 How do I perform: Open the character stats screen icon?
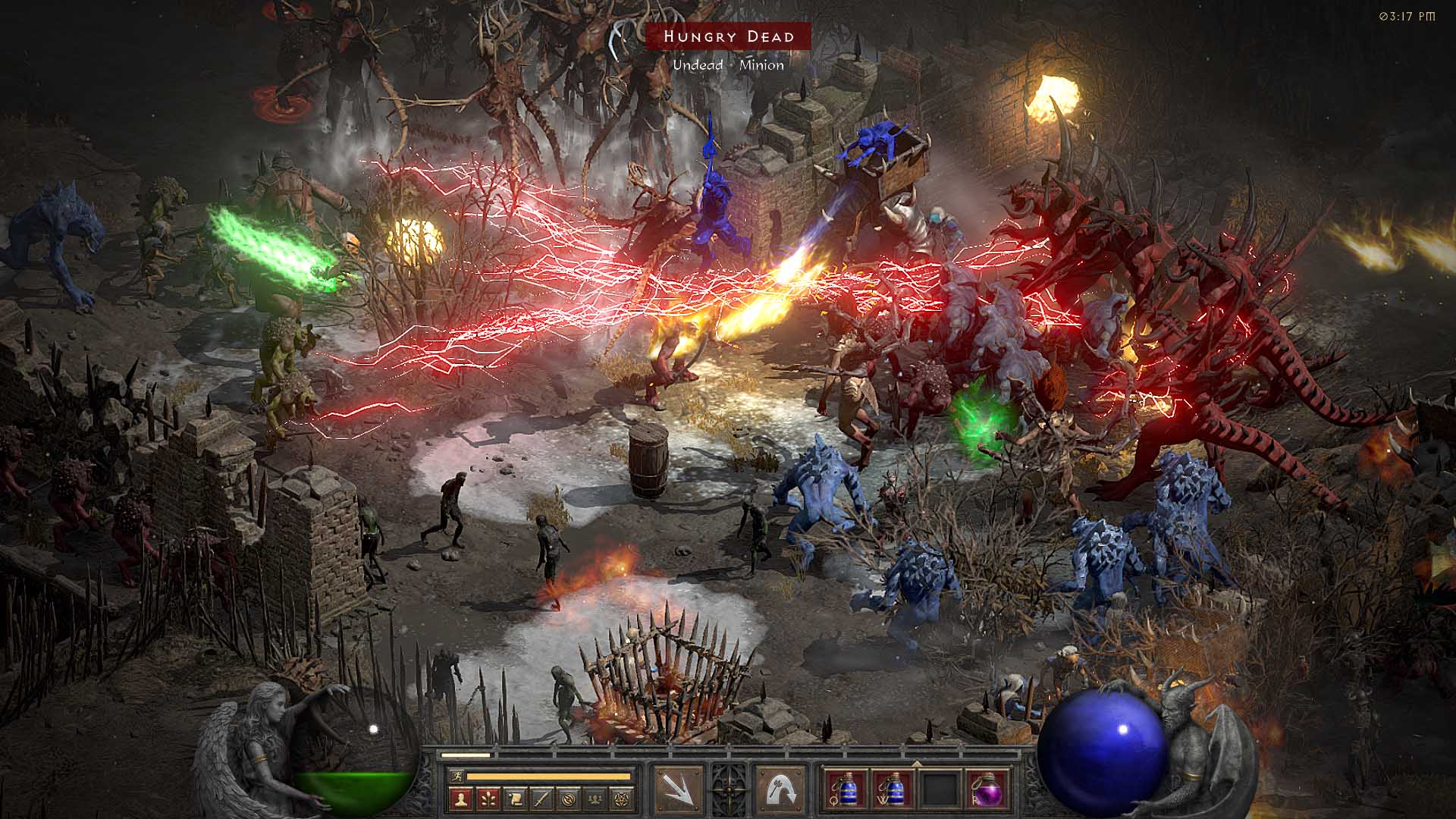462,799
